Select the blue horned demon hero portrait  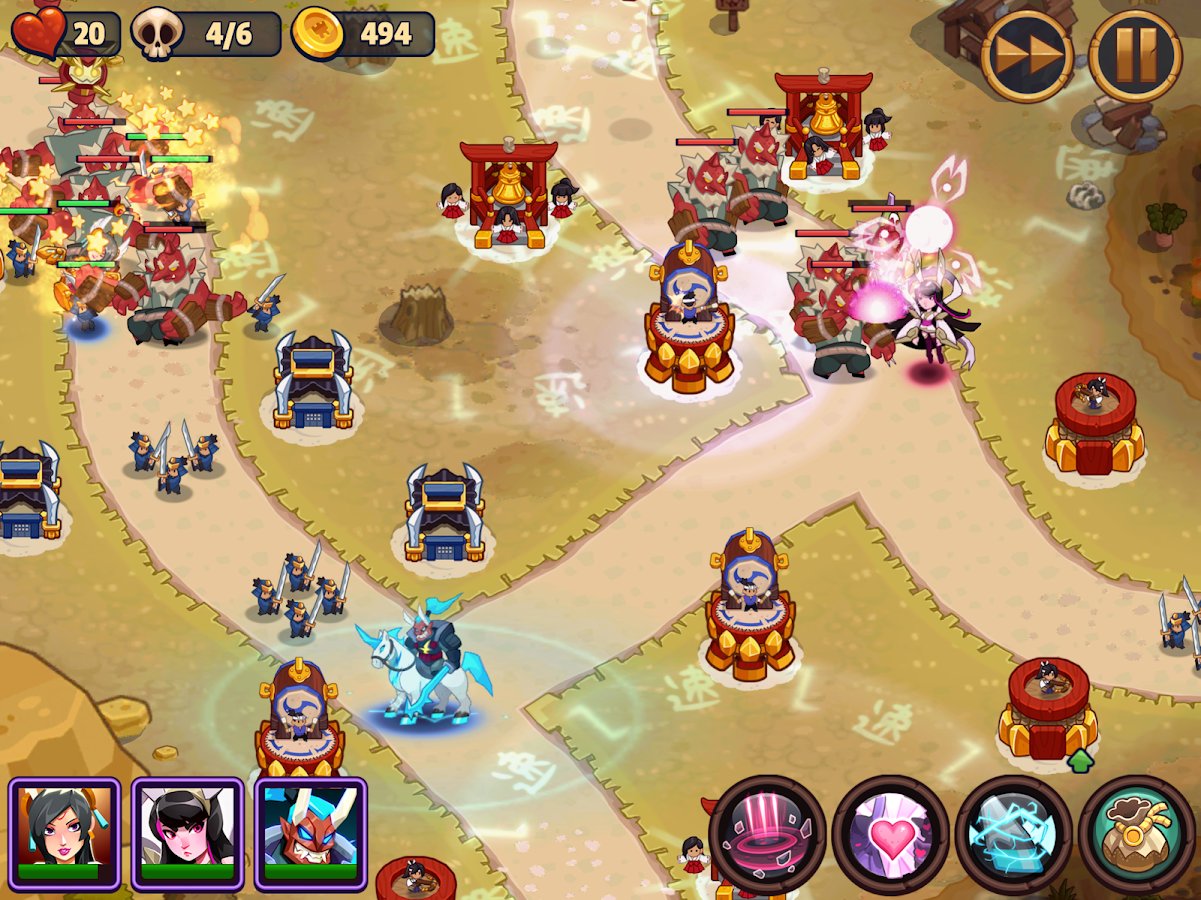[x=311, y=833]
